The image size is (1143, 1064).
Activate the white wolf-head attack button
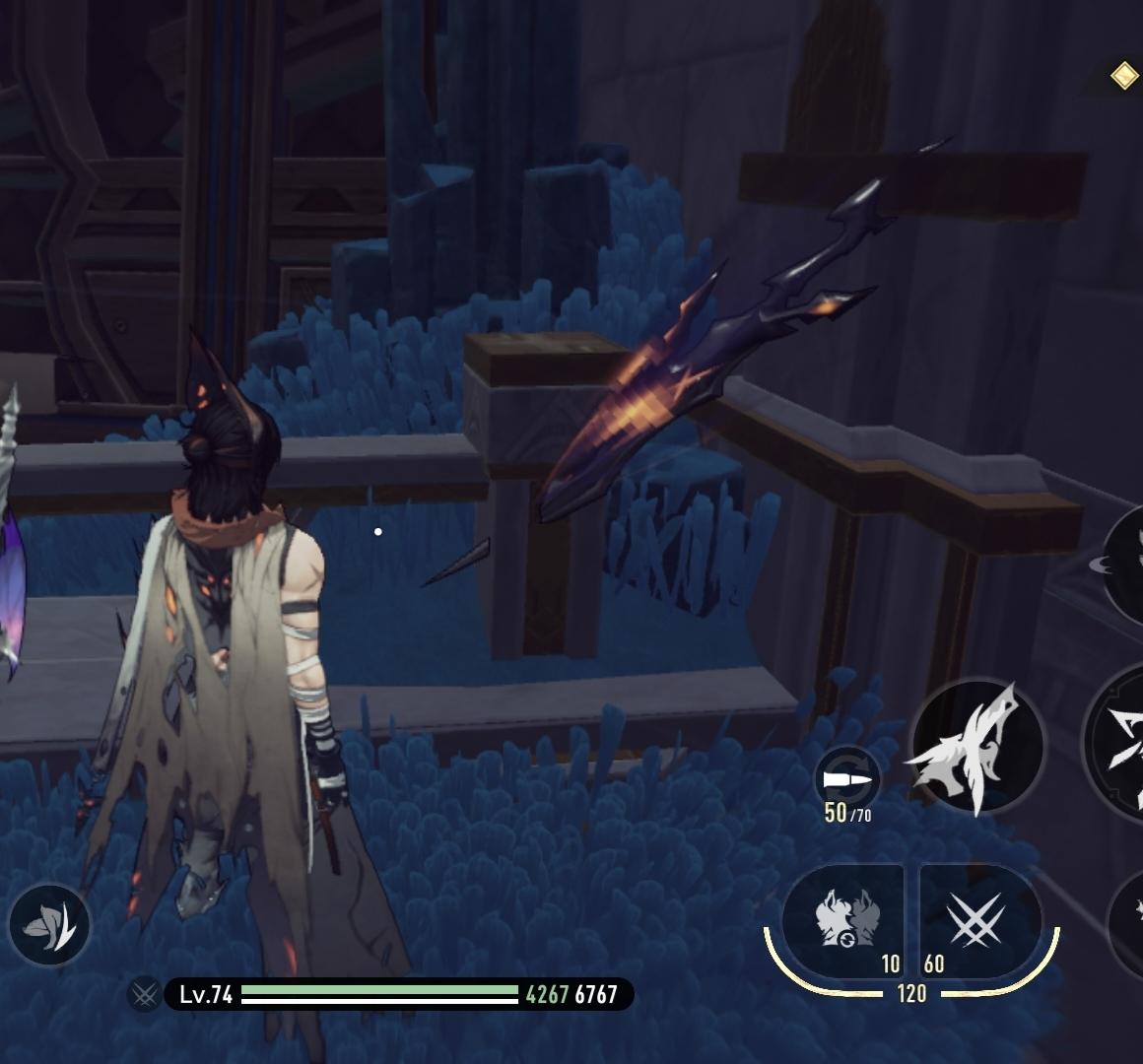pos(976,746)
